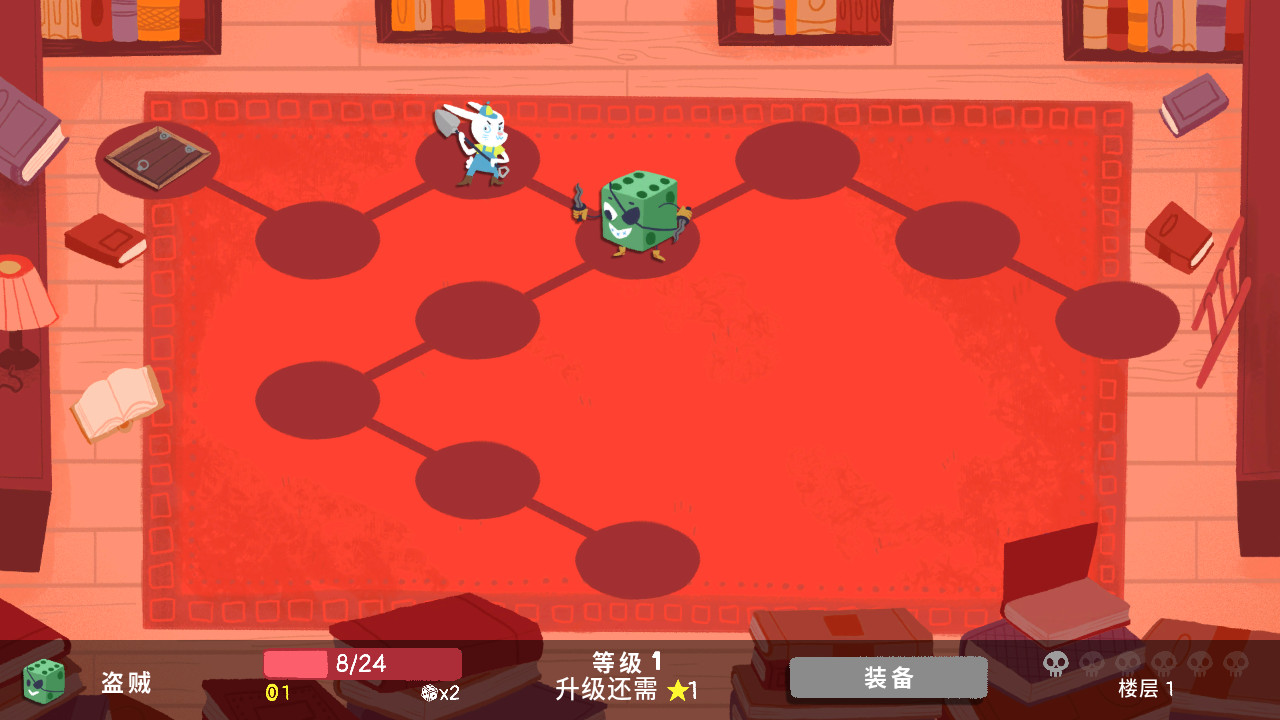The height and width of the screenshot is (720, 1280).
Task: Open the 装备 equipment panel
Action: (x=888, y=677)
